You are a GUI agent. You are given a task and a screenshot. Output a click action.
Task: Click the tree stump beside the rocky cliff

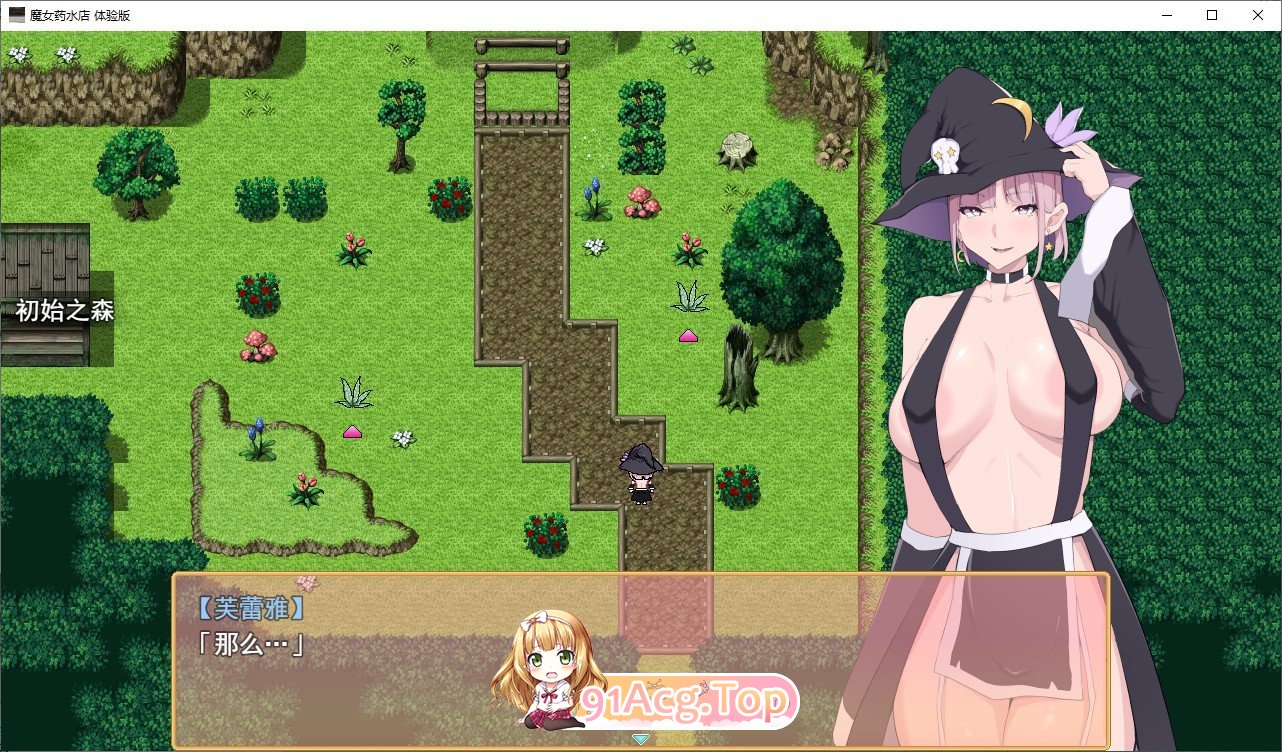coord(737,147)
